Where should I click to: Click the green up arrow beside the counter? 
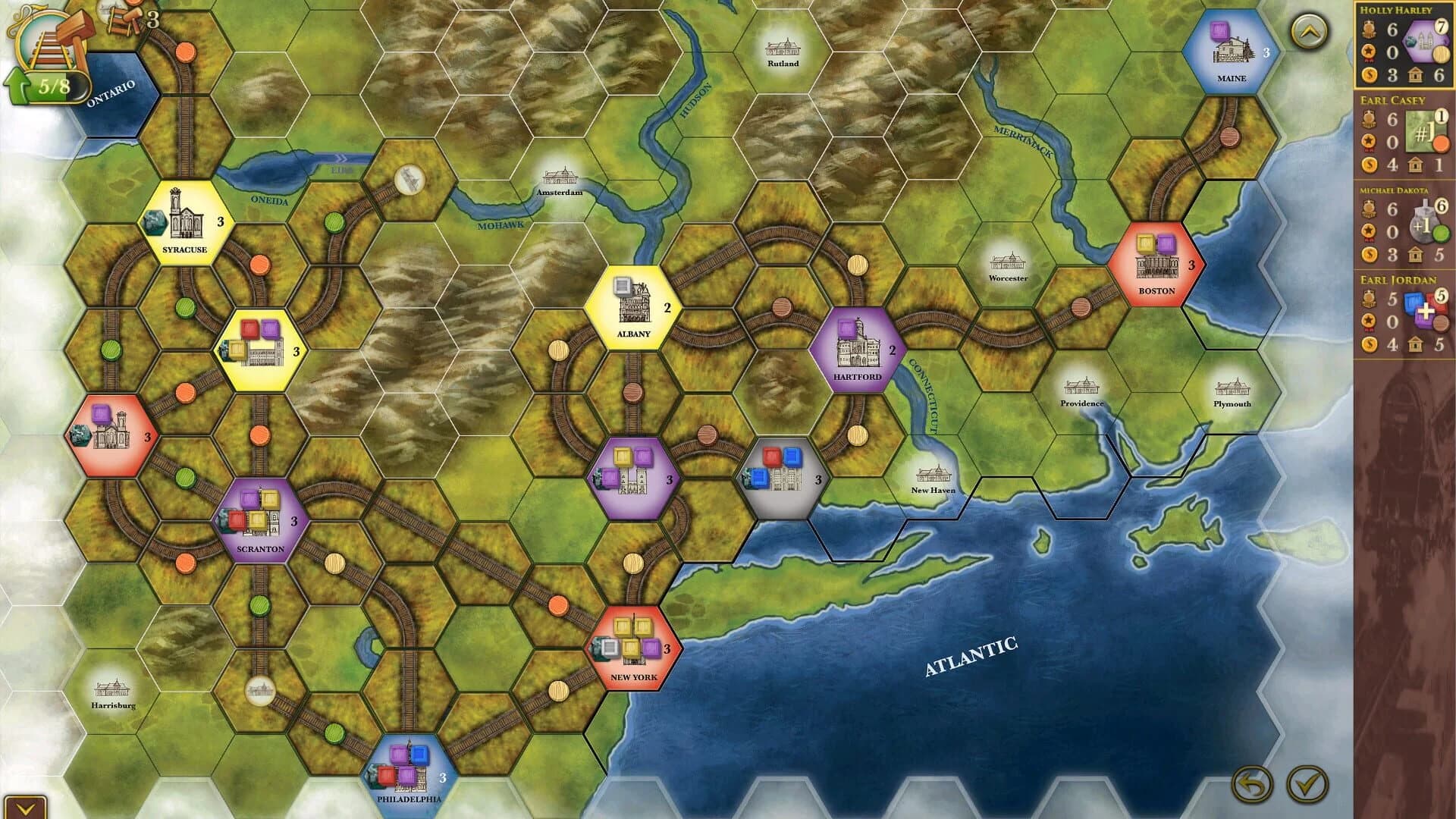(x=15, y=84)
